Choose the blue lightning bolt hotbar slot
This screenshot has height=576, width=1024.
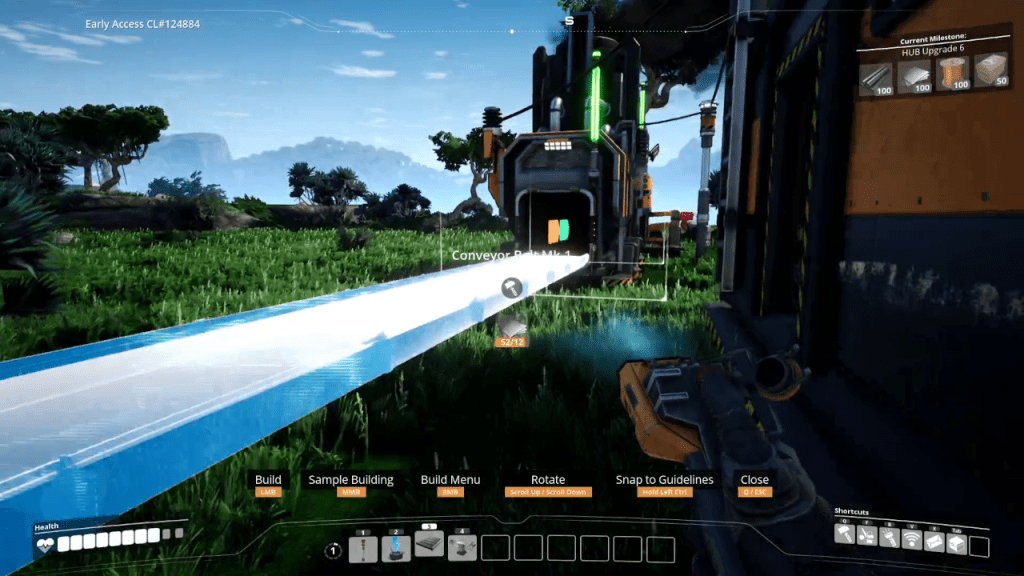396,548
